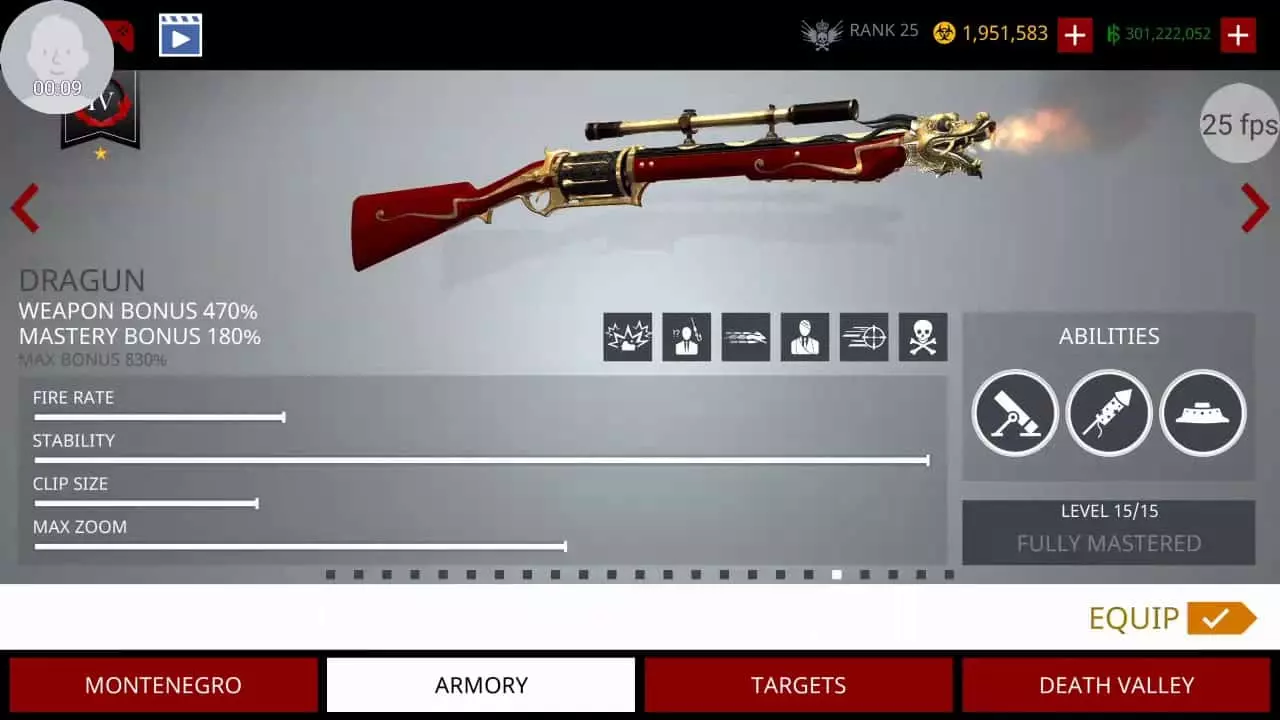Open the mortar cannon ability
Image resolution: width=1280 pixels, height=720 pixels.
(1015, 413)
